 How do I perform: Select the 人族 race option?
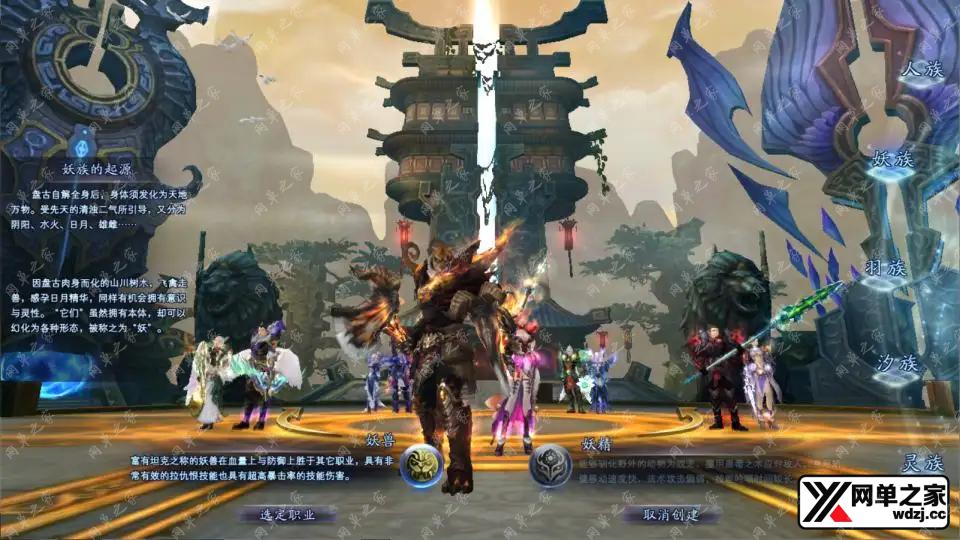pyautogui.click(x=921, y=72)
